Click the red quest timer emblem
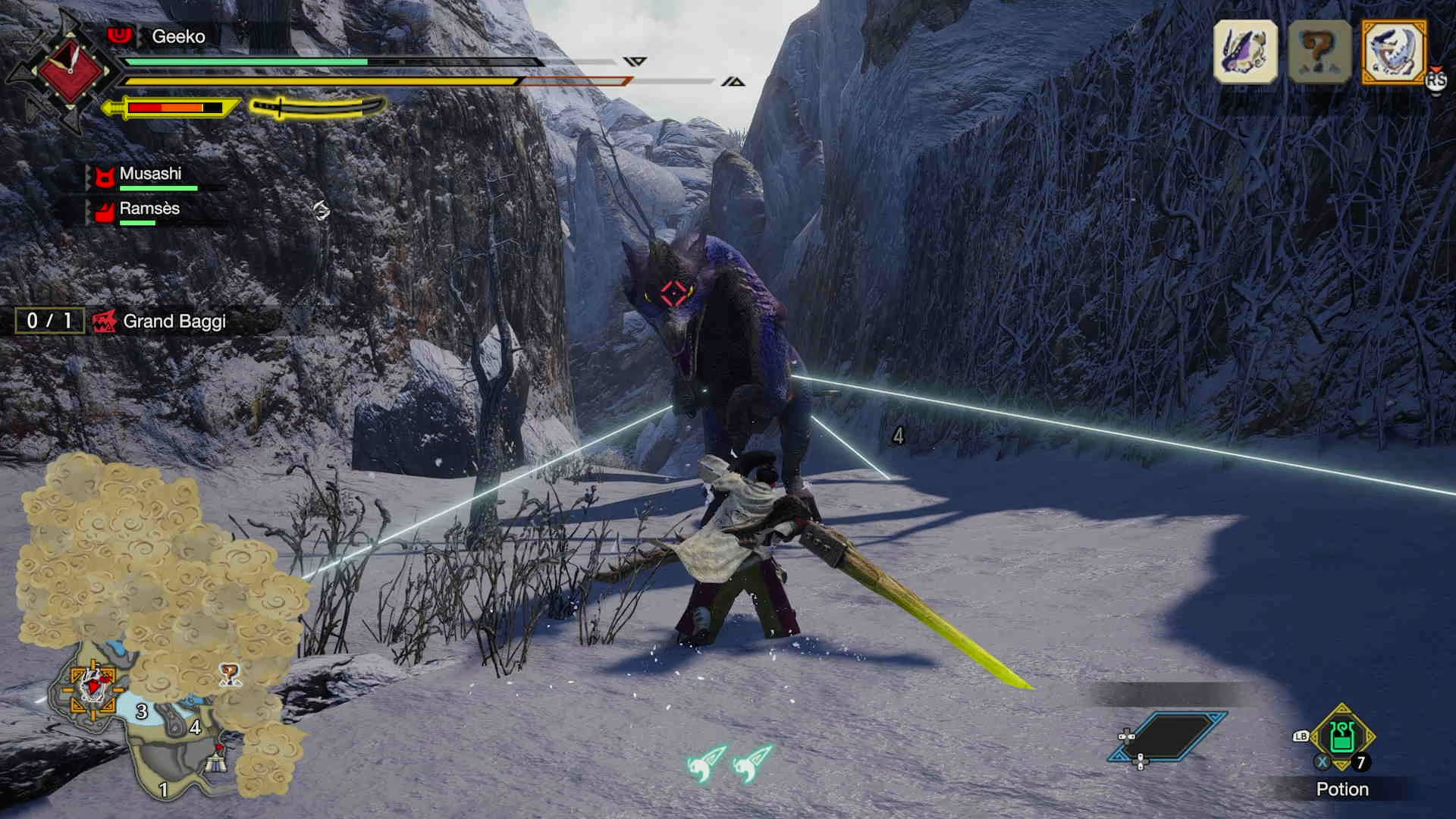This screenshot has height=819, width=1456. click(71, 70)
